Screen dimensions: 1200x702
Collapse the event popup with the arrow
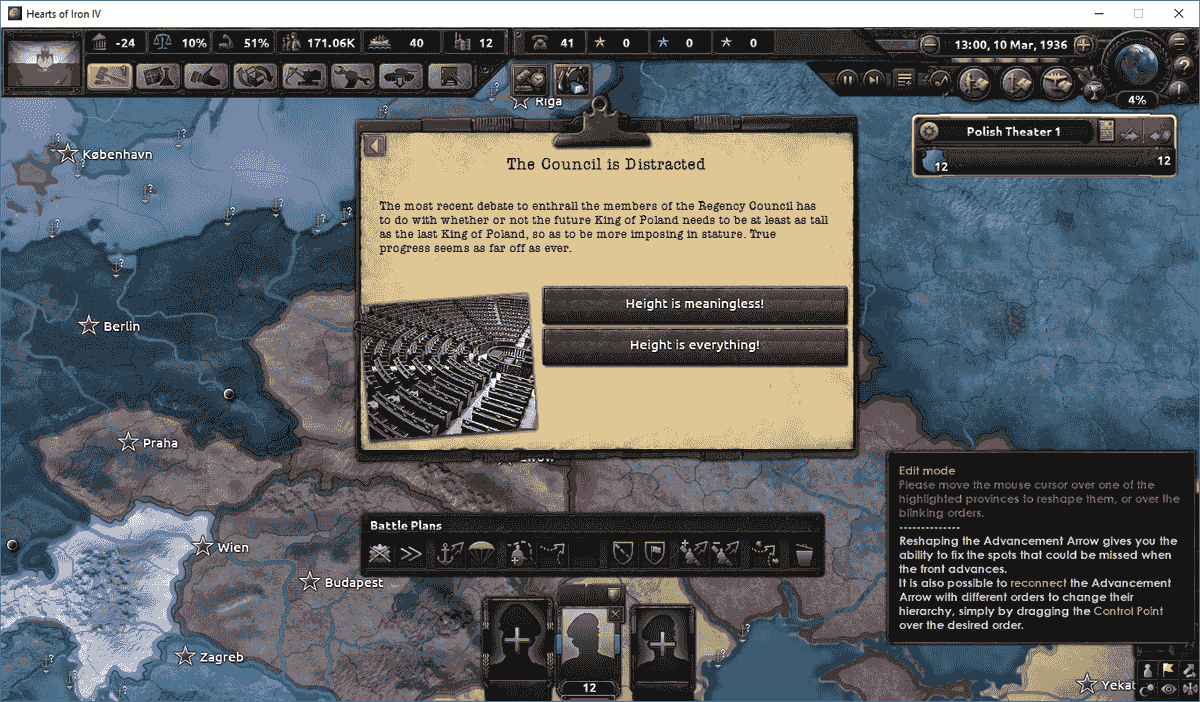(x=375, y=146)
